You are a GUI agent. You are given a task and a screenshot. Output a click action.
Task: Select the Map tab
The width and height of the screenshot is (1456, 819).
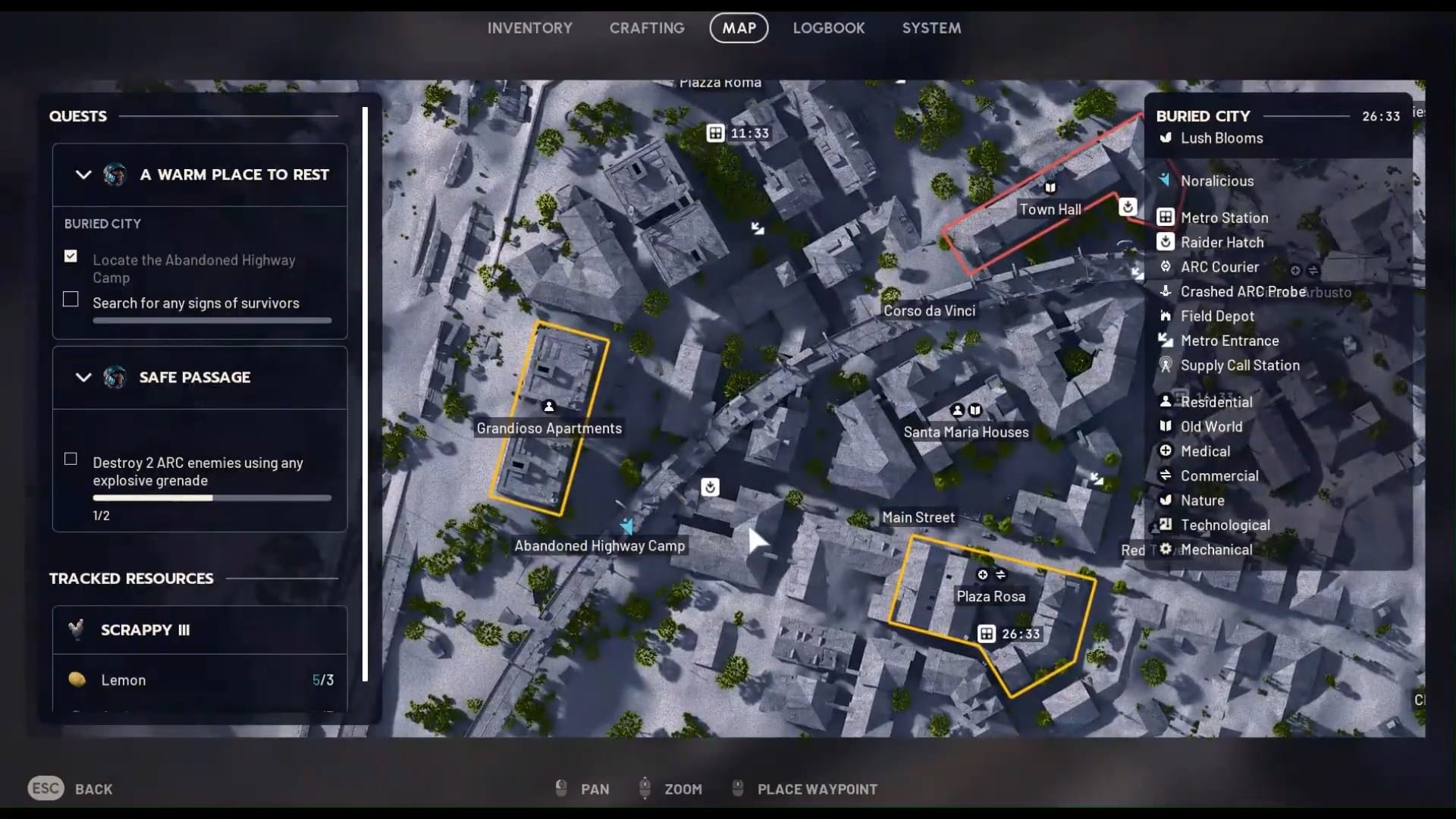point(739,28)
